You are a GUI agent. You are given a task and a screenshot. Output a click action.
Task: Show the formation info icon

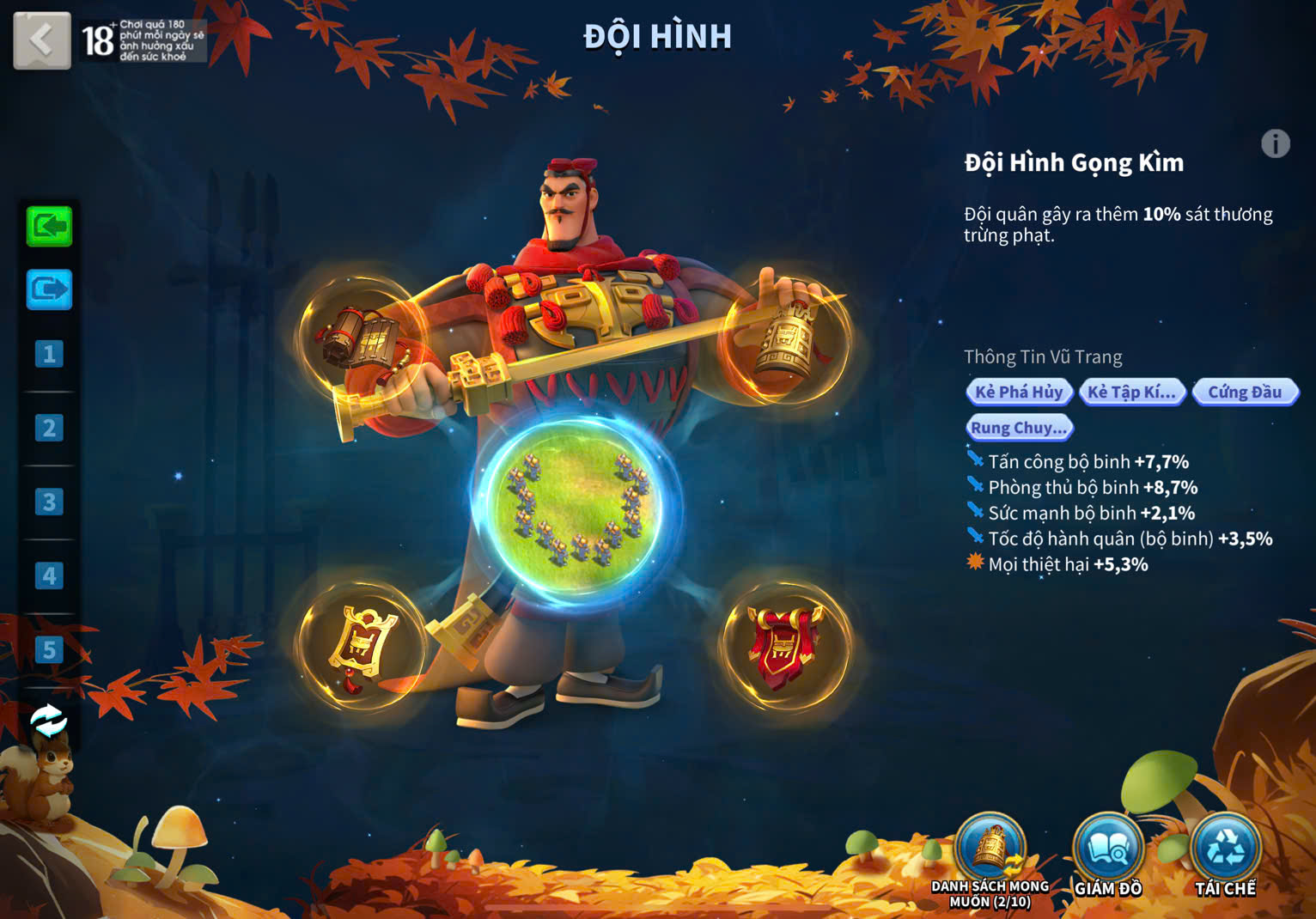(1275, 143)
